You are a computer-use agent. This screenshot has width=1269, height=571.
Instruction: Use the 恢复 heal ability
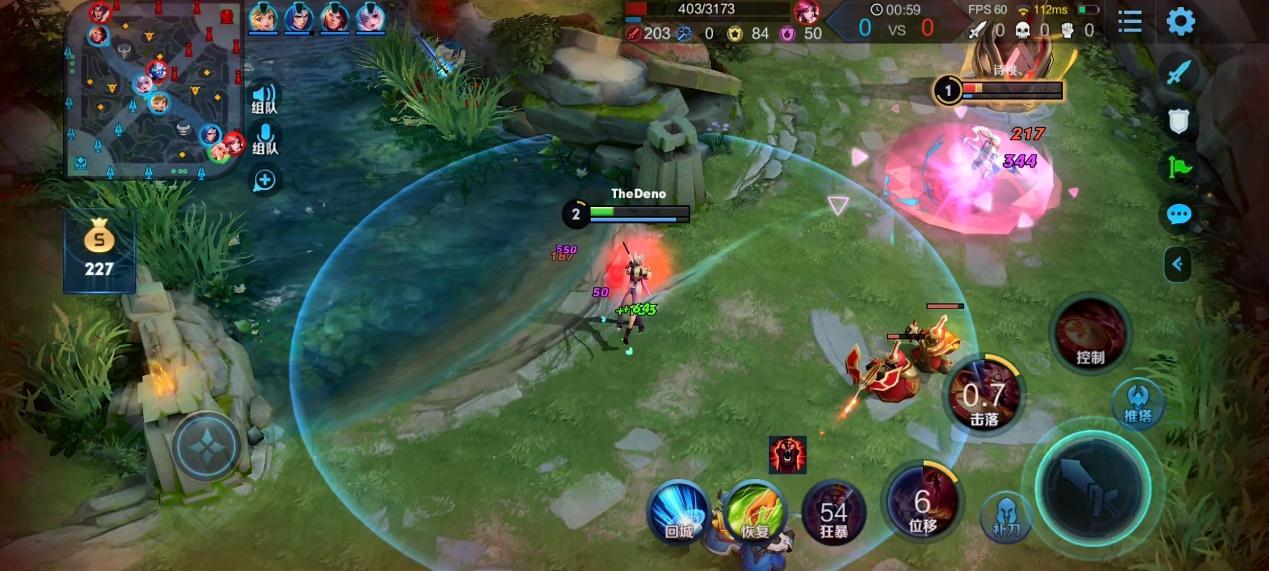(756, 510)
